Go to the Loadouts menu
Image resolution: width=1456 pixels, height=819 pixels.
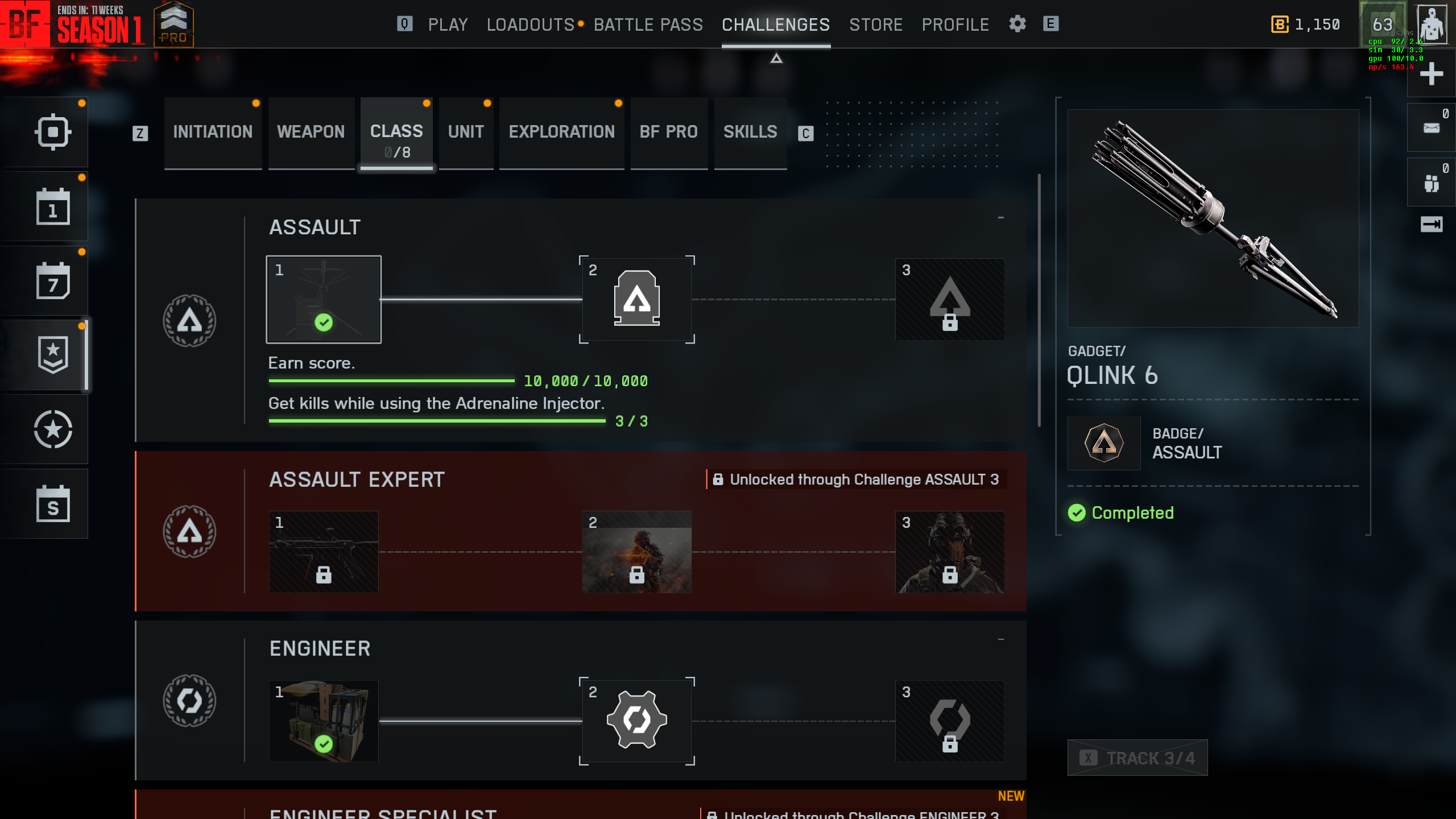[x=530, y=24]
